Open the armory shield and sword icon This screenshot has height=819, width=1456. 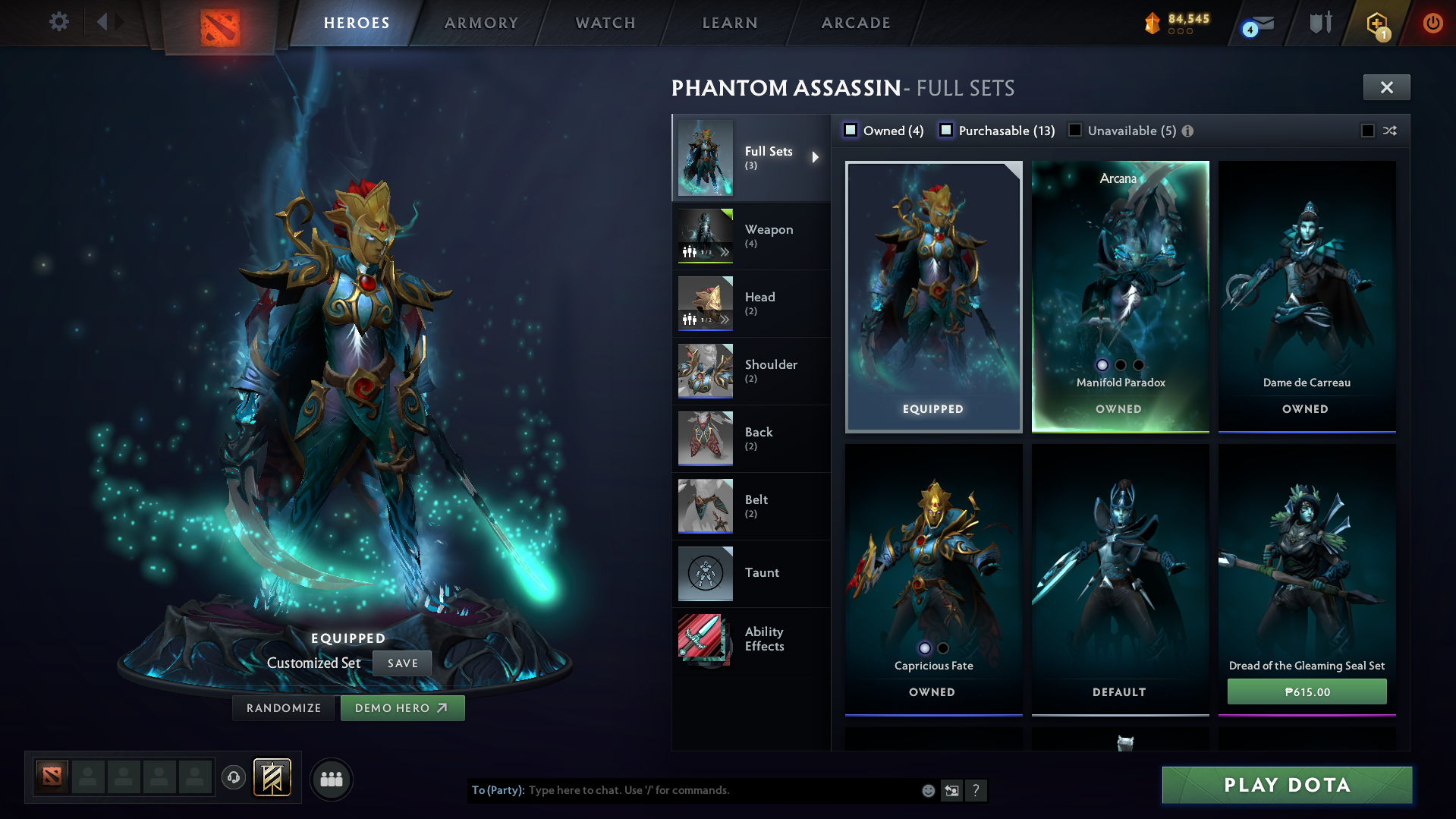pyautogui.click(x=1319, y=23)
